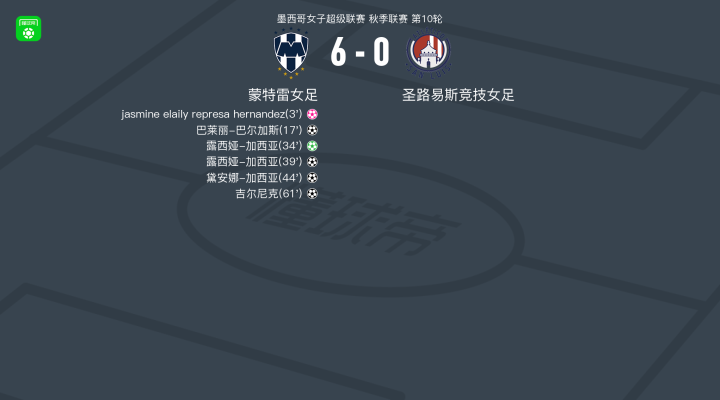Open the 墨西哥女子超级联赛 league header
The width and height of the screenshot is (720, 400).
coord(359,19)
